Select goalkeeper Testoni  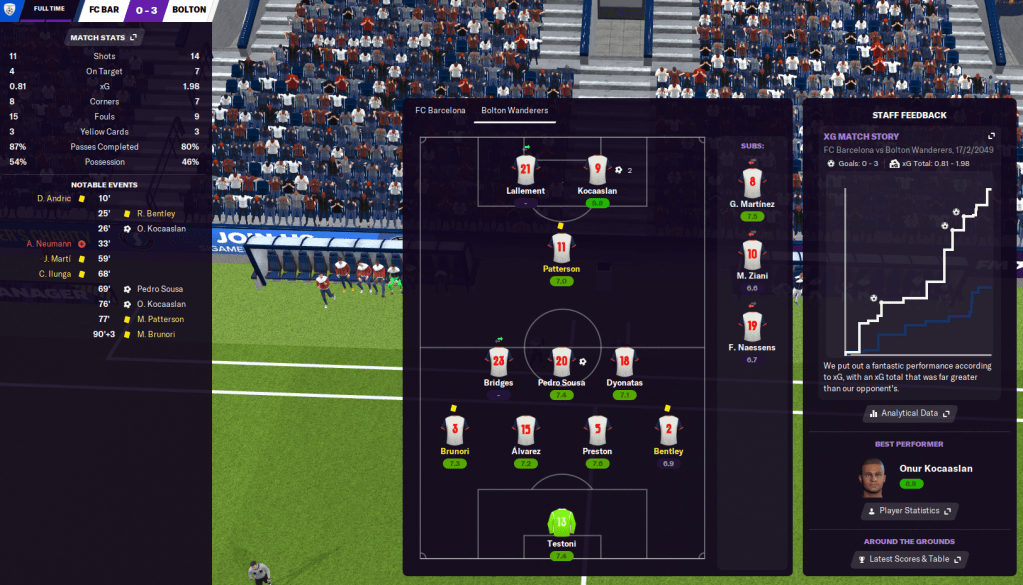pos(561,521)
